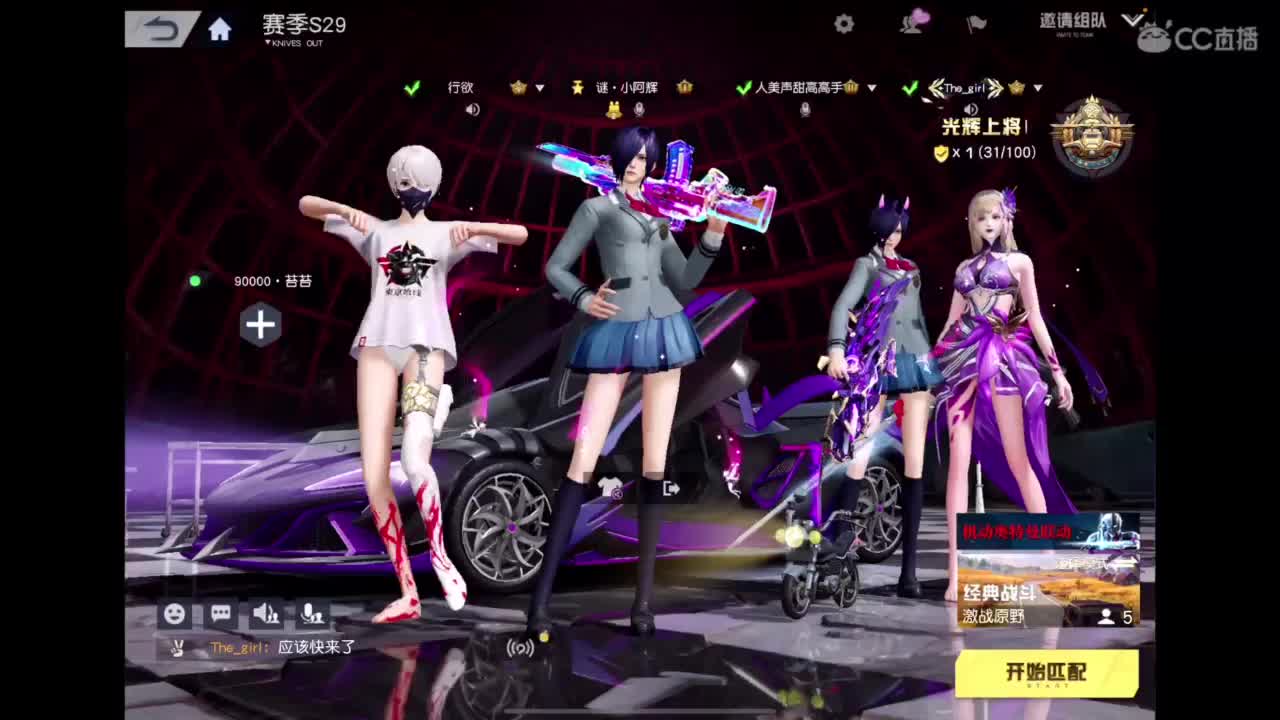Mute the lobby speaker volume
Viewport: 1280px width, 720px height.
(x=264, y=614)
